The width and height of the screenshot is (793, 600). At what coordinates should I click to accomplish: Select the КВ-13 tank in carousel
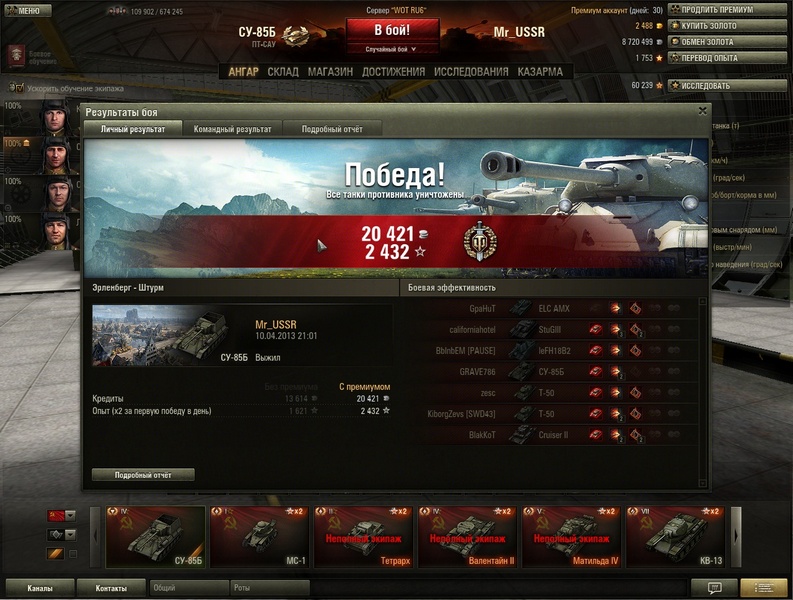coord(676,538)
